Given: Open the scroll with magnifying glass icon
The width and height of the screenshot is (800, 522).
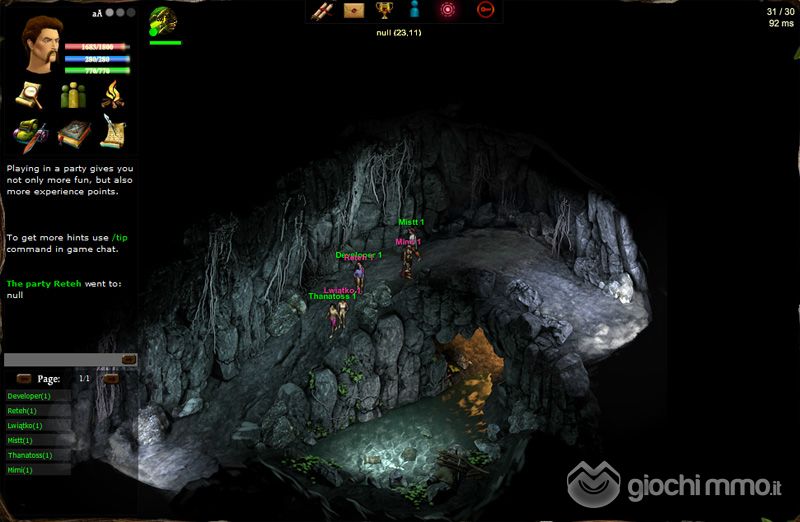Looking at the screenshot, I should coord(30,95).
